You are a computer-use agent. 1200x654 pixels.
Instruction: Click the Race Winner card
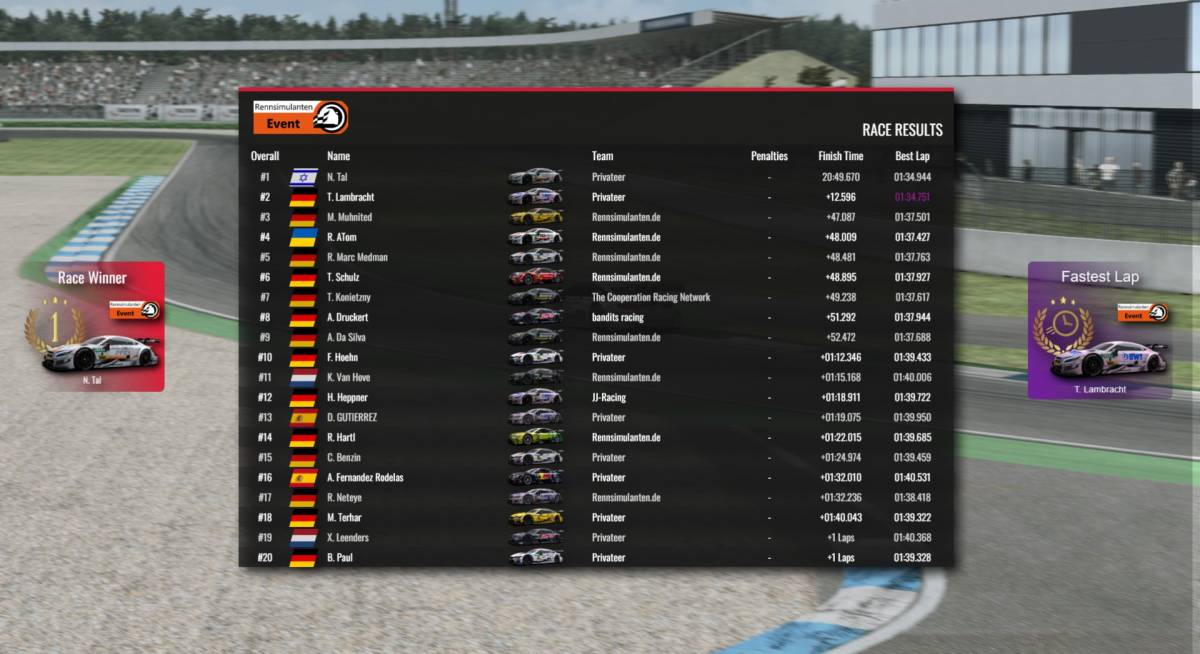(93, 326)
